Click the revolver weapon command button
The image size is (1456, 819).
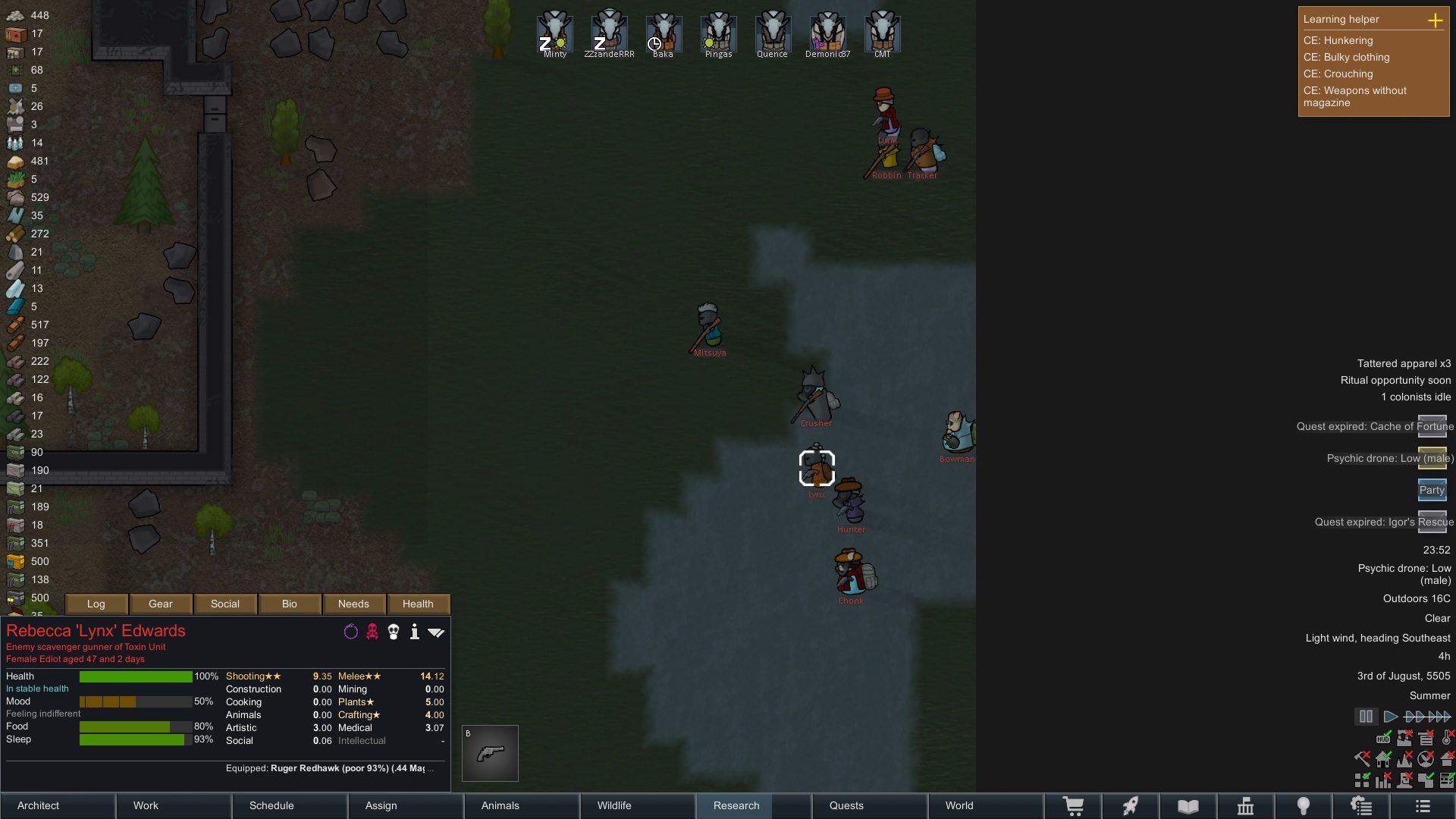coord(491,753)
